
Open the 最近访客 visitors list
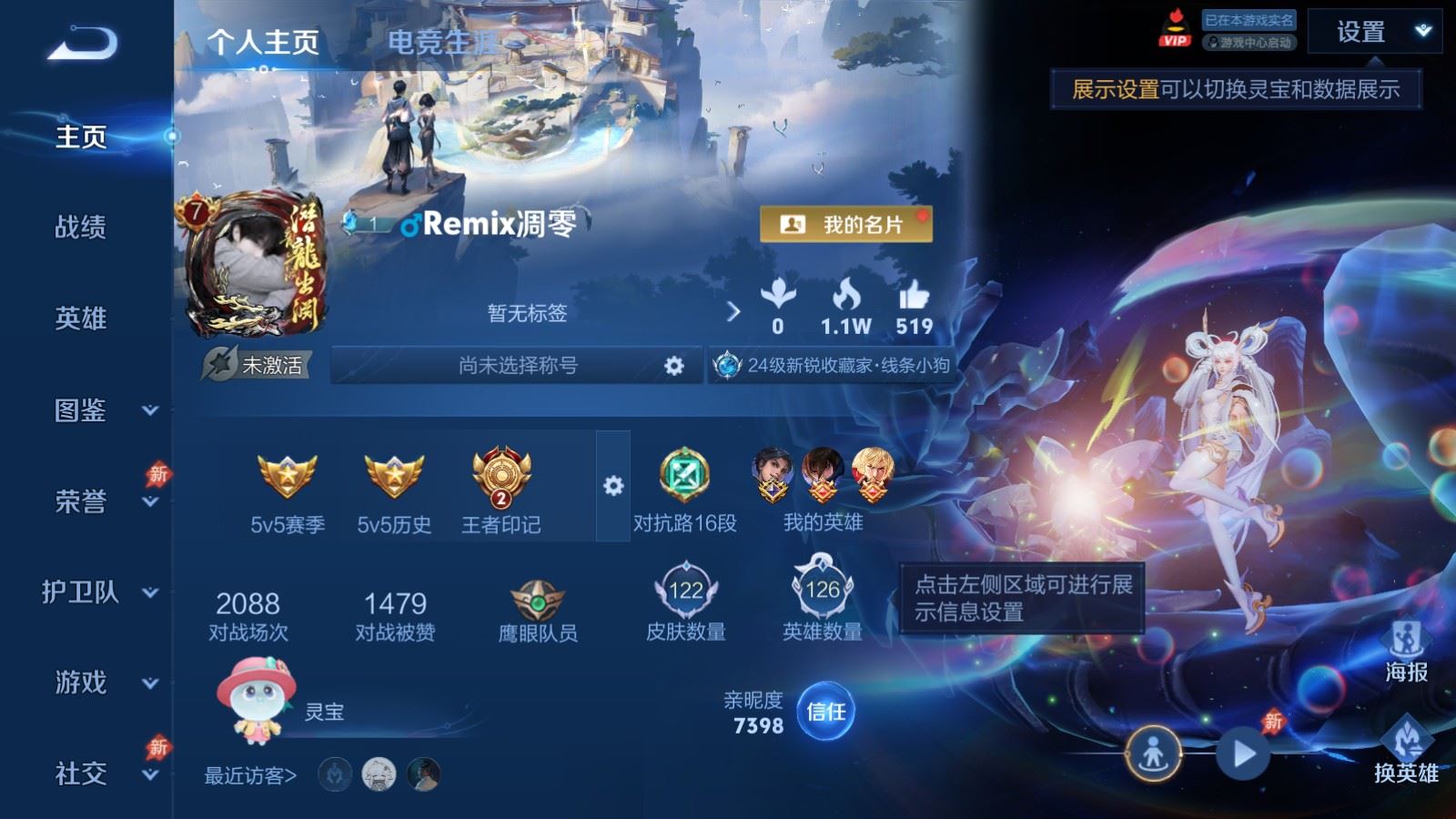coord(250,775)
